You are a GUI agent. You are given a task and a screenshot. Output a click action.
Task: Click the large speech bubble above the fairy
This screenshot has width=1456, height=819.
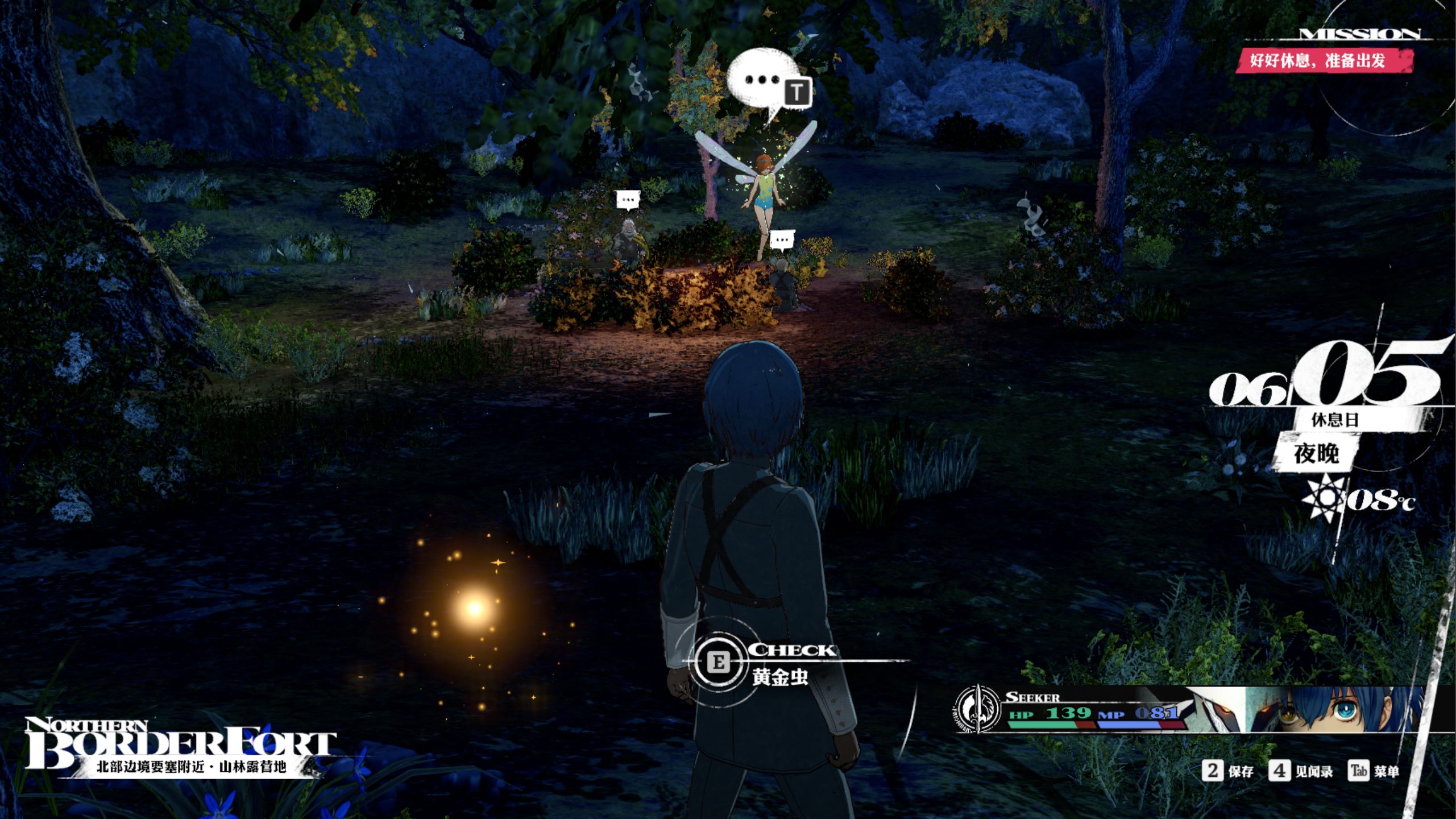click(762, 82)
